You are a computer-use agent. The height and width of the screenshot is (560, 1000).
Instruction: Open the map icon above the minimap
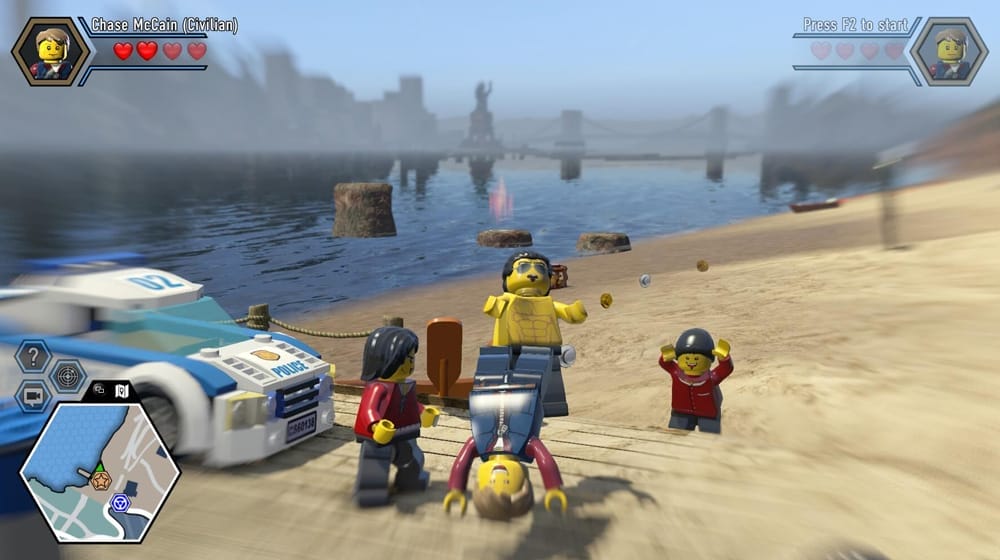click(x=122, y=390)
